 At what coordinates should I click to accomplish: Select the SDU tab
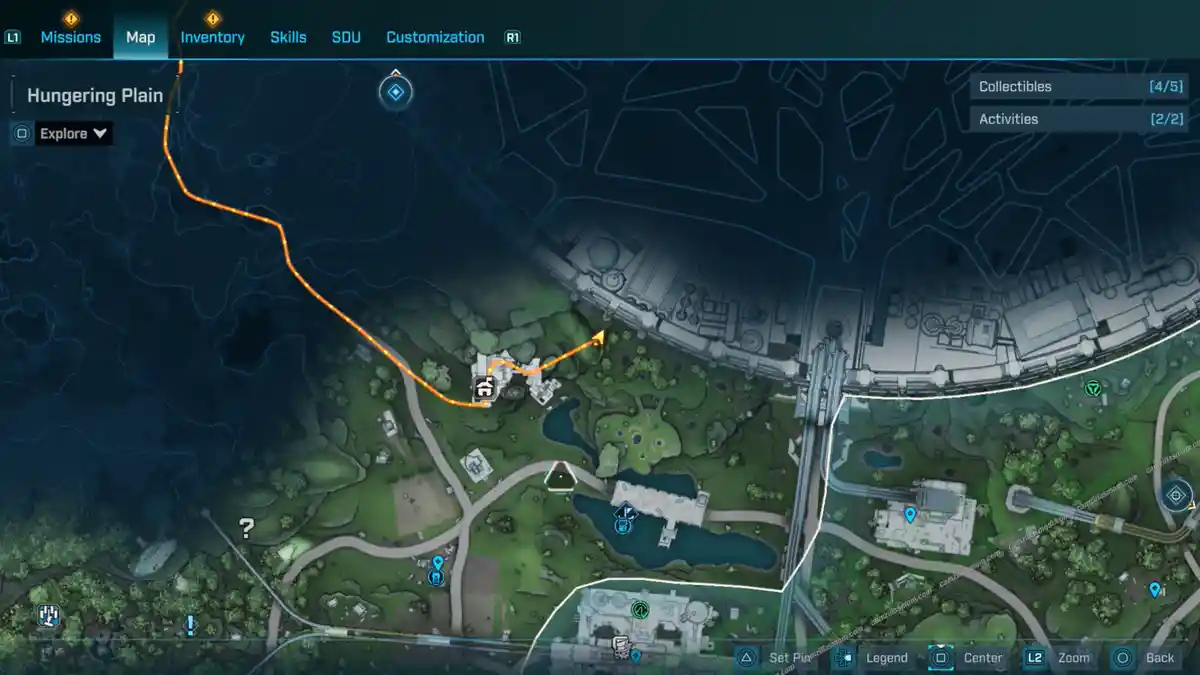(346, 37)
